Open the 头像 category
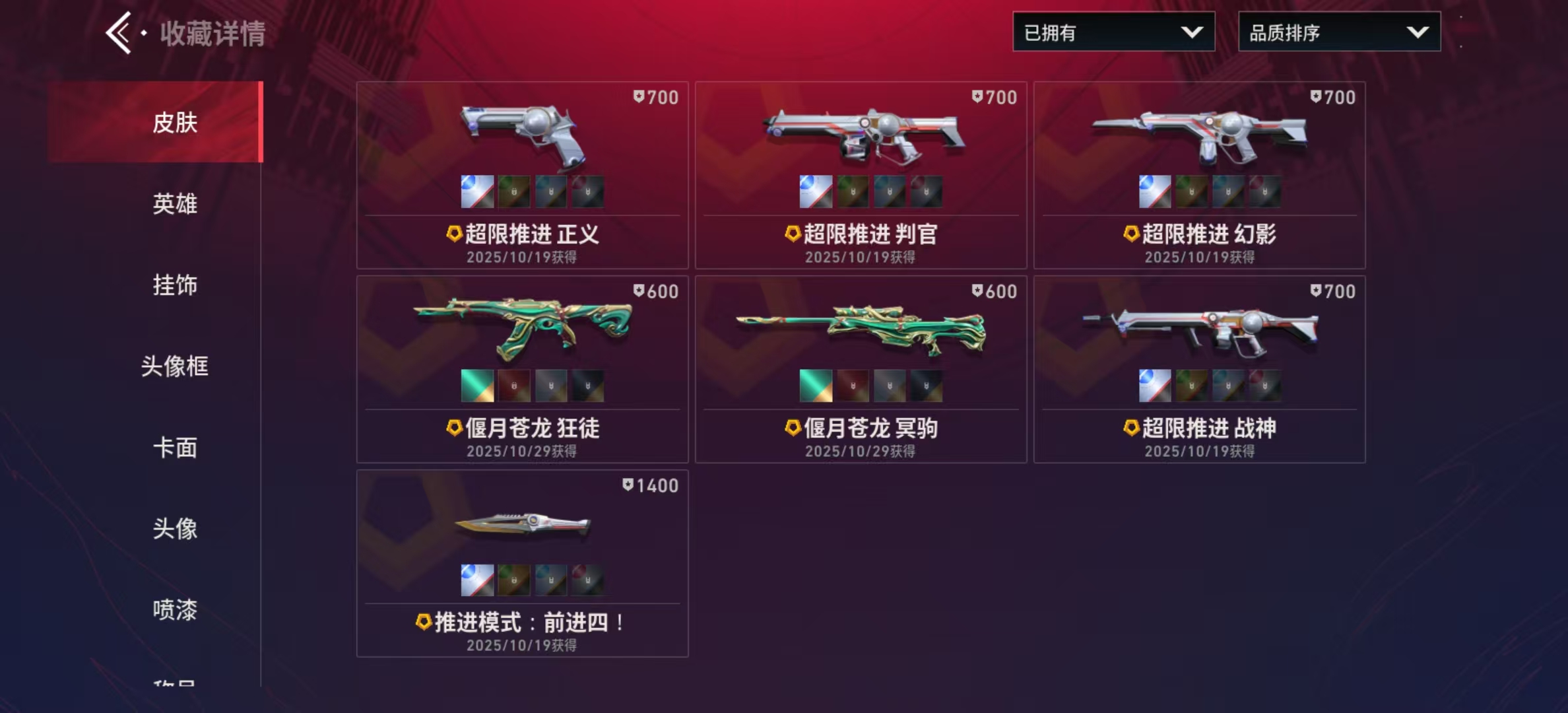1568x713 pixels. (175, 529)
